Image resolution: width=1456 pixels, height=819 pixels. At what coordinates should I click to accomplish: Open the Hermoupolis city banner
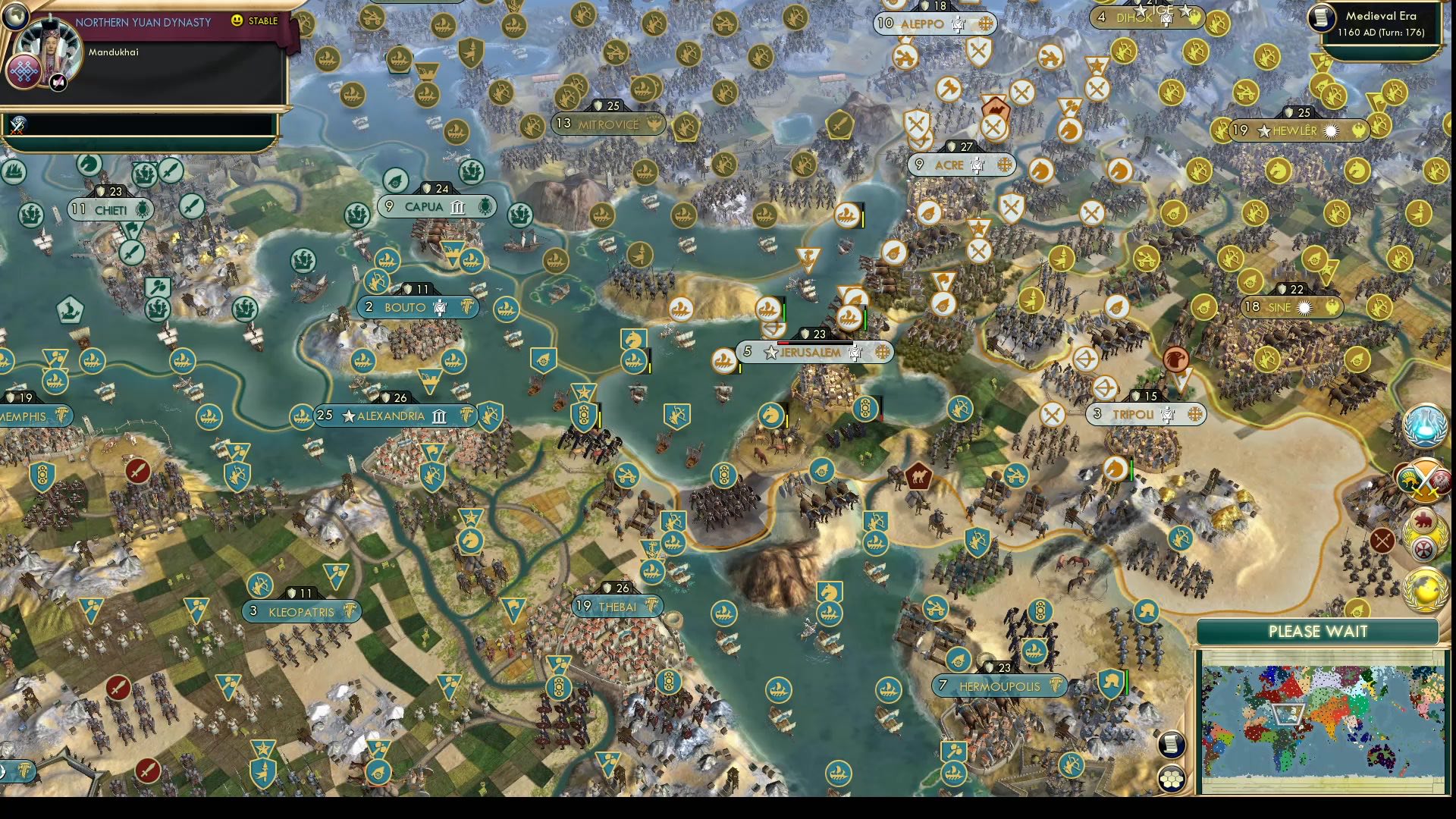(x=999, y=685)
